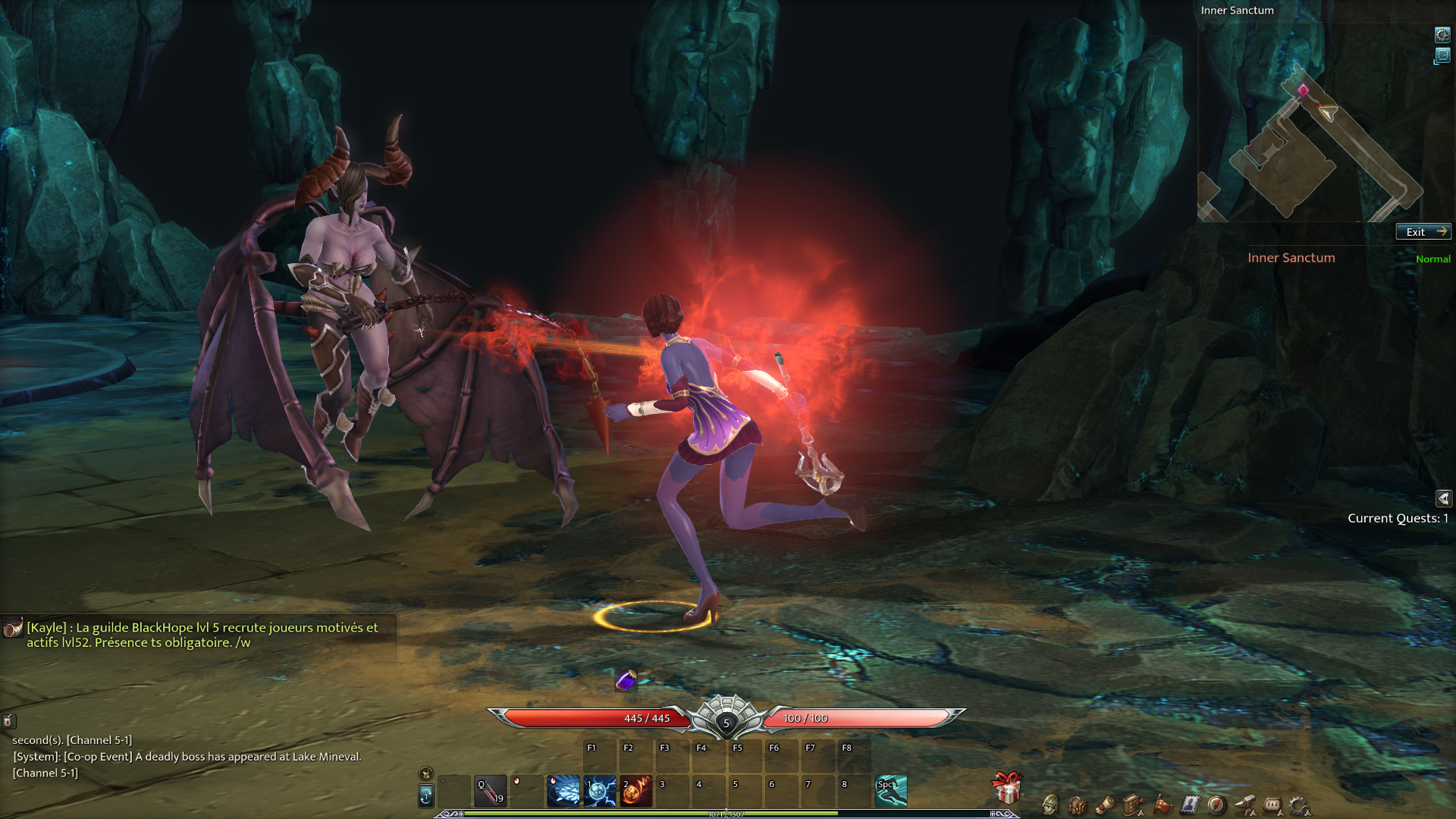Open the red guild banner menu

coord(1162,805)
